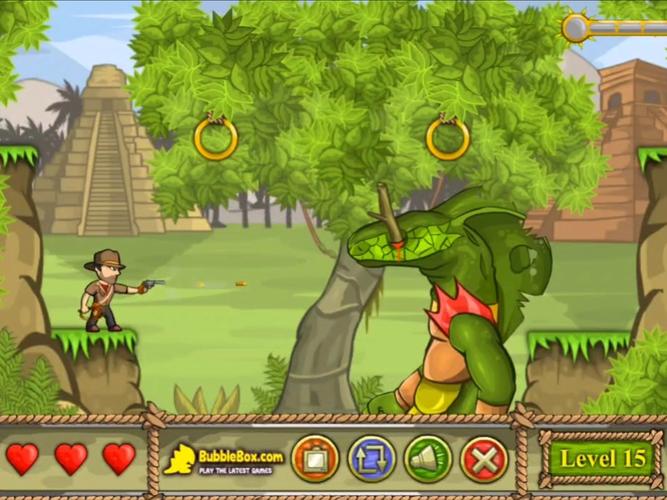Open the BubbleBox.com sponsor link

pos(224,459)
